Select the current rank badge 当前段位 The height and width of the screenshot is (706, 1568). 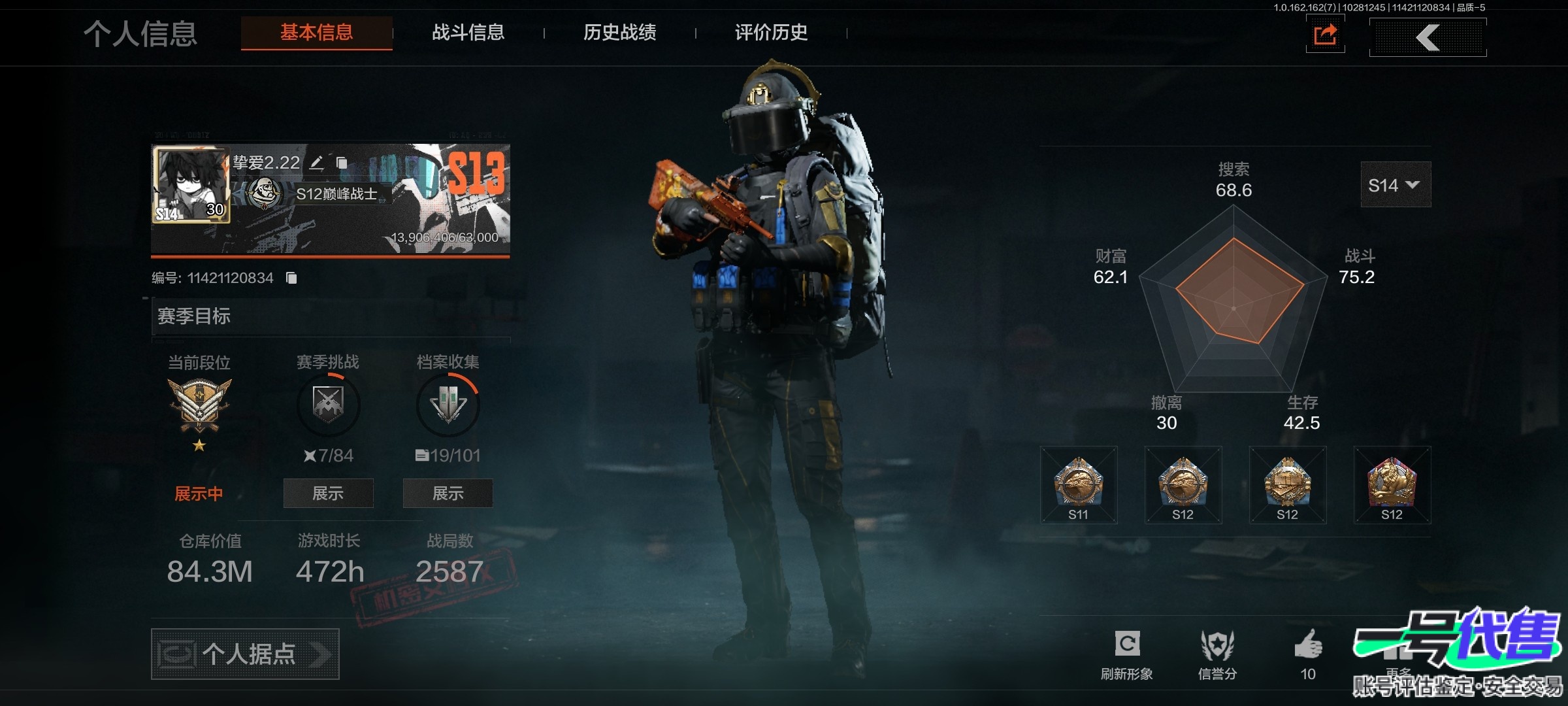click(x=199, y=405)
